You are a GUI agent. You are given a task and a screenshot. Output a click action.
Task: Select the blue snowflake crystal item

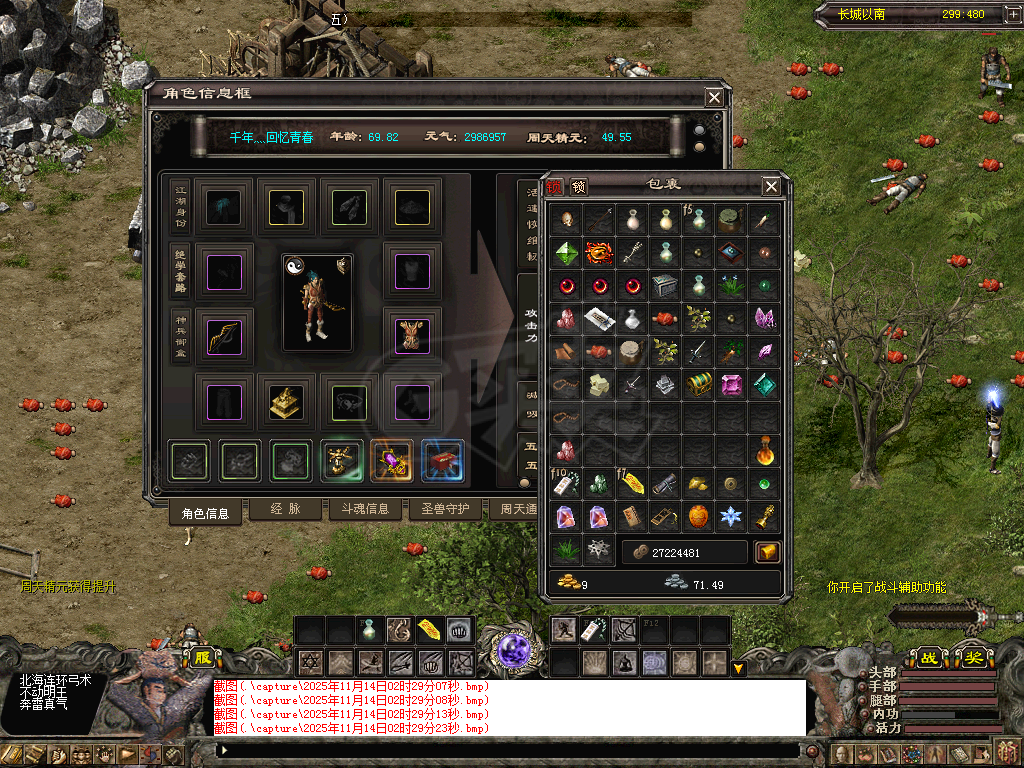pos(732,517)
